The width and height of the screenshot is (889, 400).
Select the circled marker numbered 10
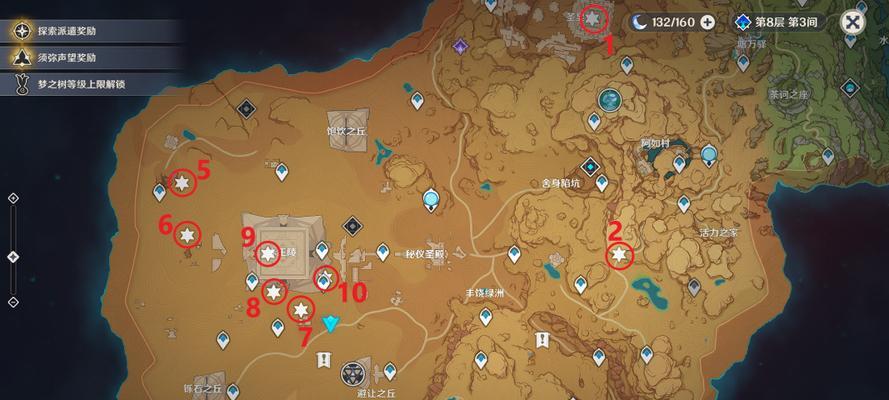(325, 279)
